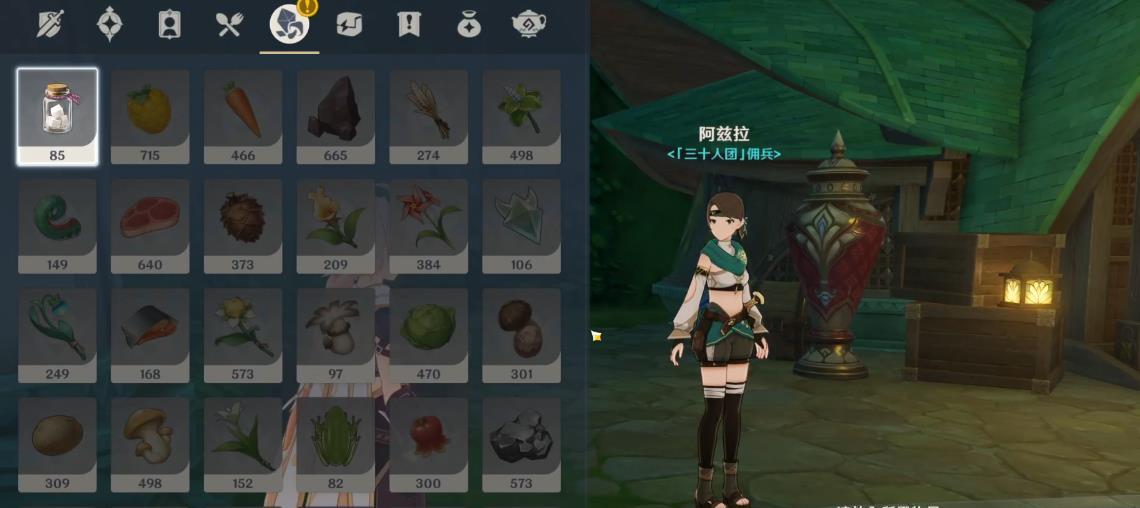Switch to the food tab
This screenshot has height=508, width=1140.
coord(230,24)
